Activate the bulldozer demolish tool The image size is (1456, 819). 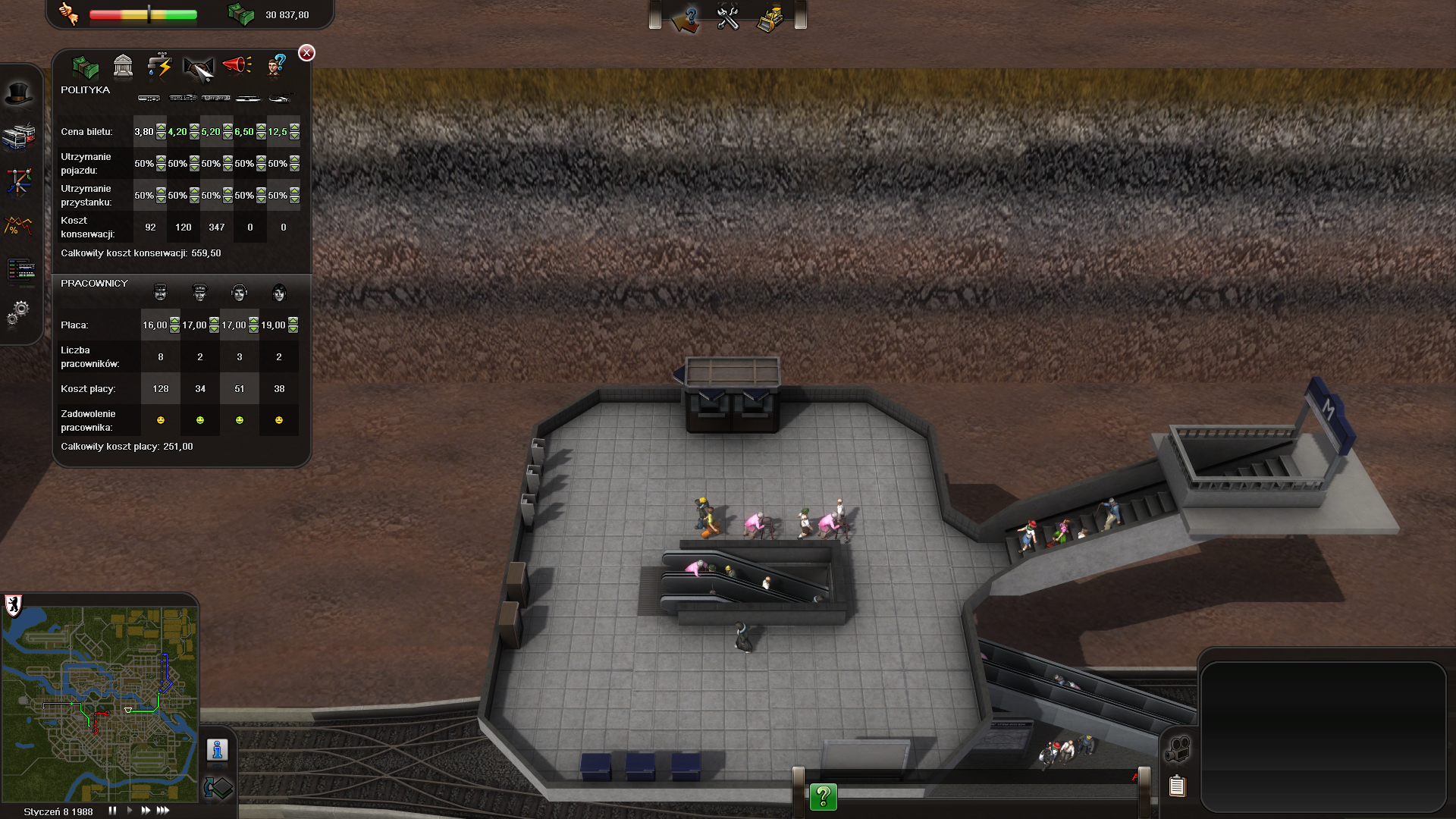pos(770,18)
